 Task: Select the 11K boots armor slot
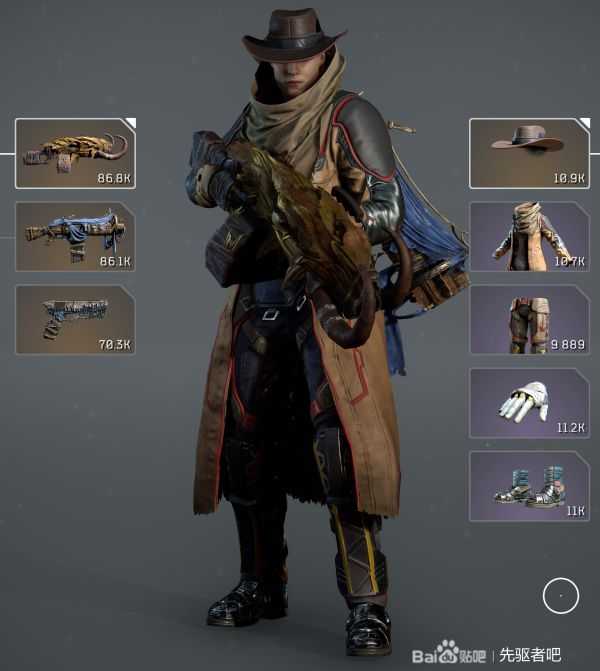click(x=529, y=485)
